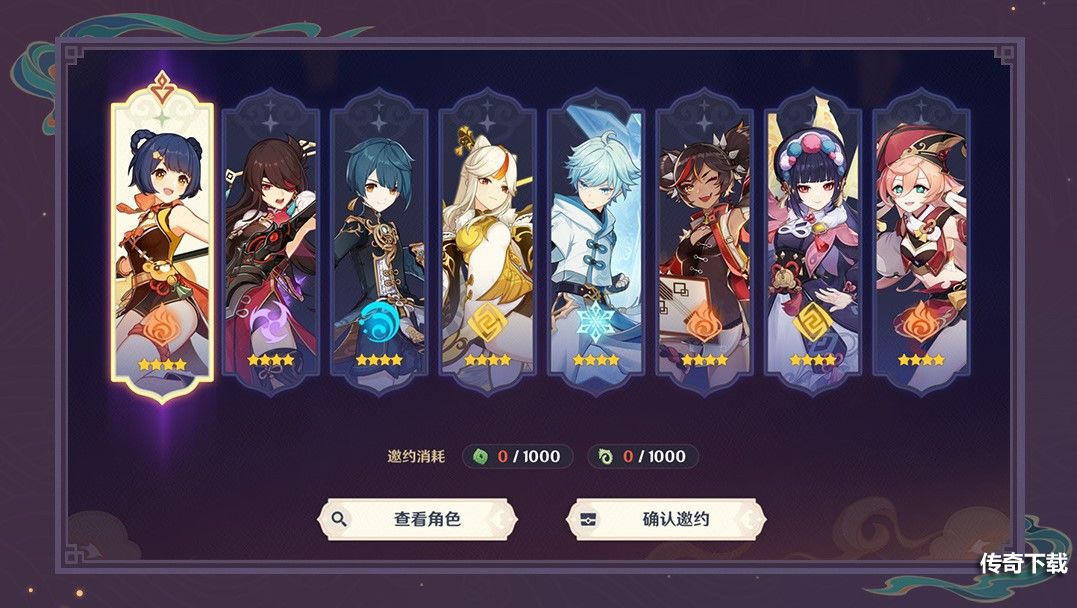Open the 查看角色 view character button
Screen dimensions: 1077x608
pos(417,519)
